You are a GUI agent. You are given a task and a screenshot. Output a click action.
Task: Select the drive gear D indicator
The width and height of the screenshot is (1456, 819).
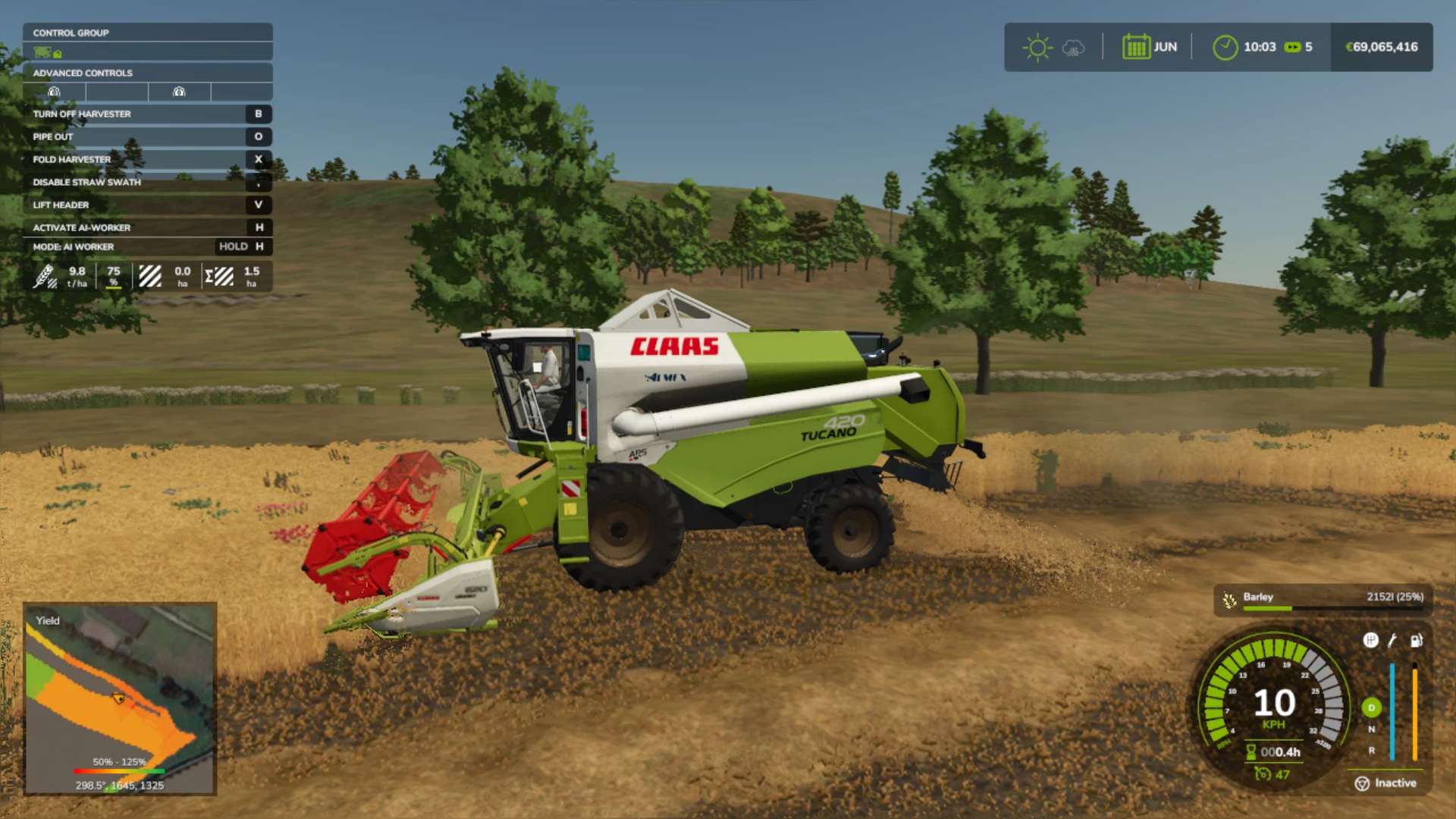tap(1371, 708)
